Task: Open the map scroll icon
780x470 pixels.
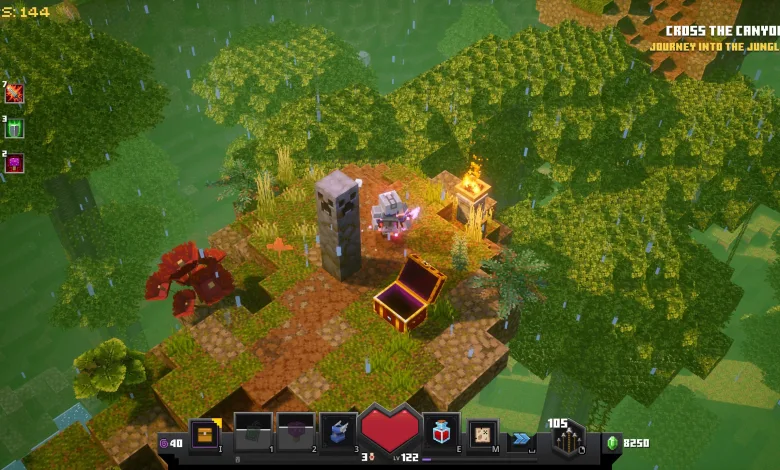Action: pyautogui.click(x=484, y=434)
